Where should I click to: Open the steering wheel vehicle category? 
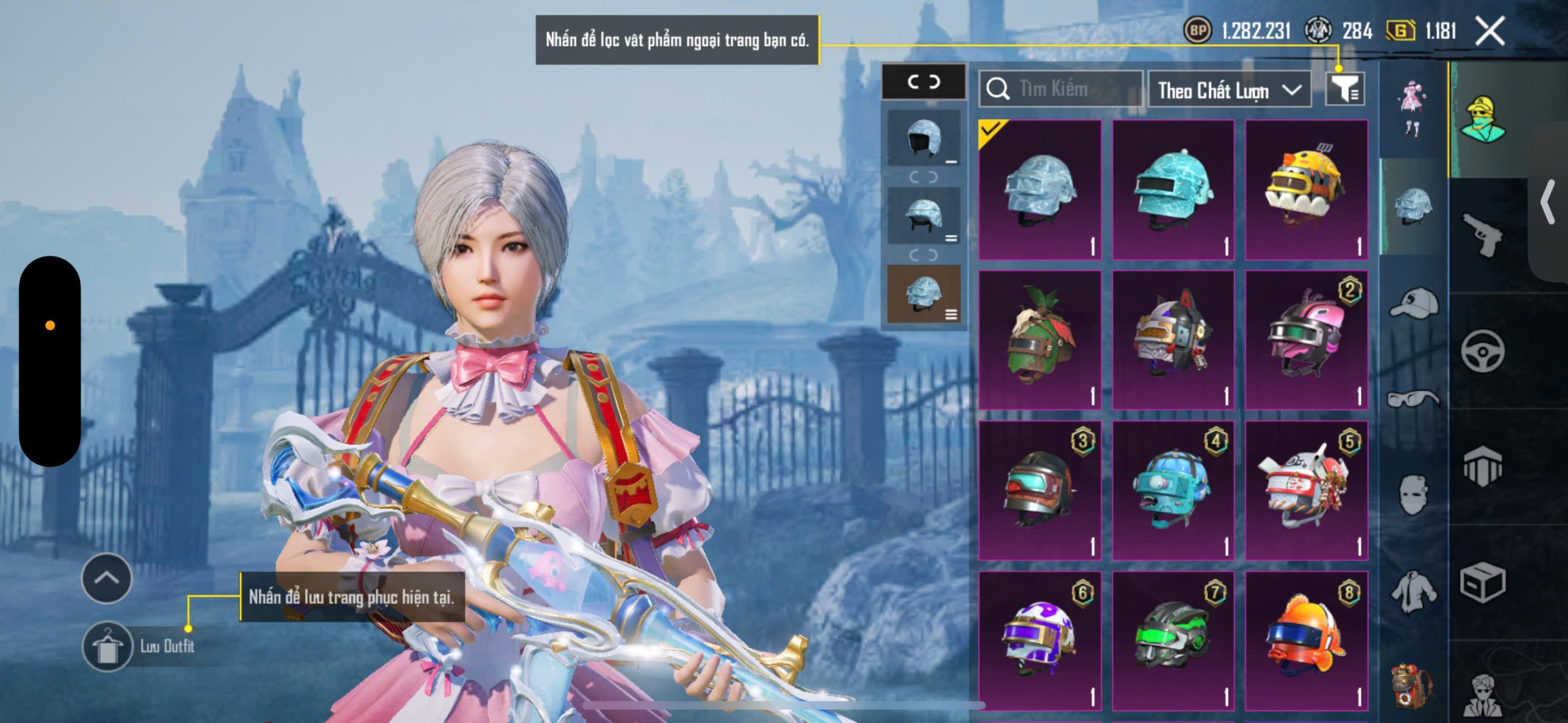click(x=1482, y=351)
